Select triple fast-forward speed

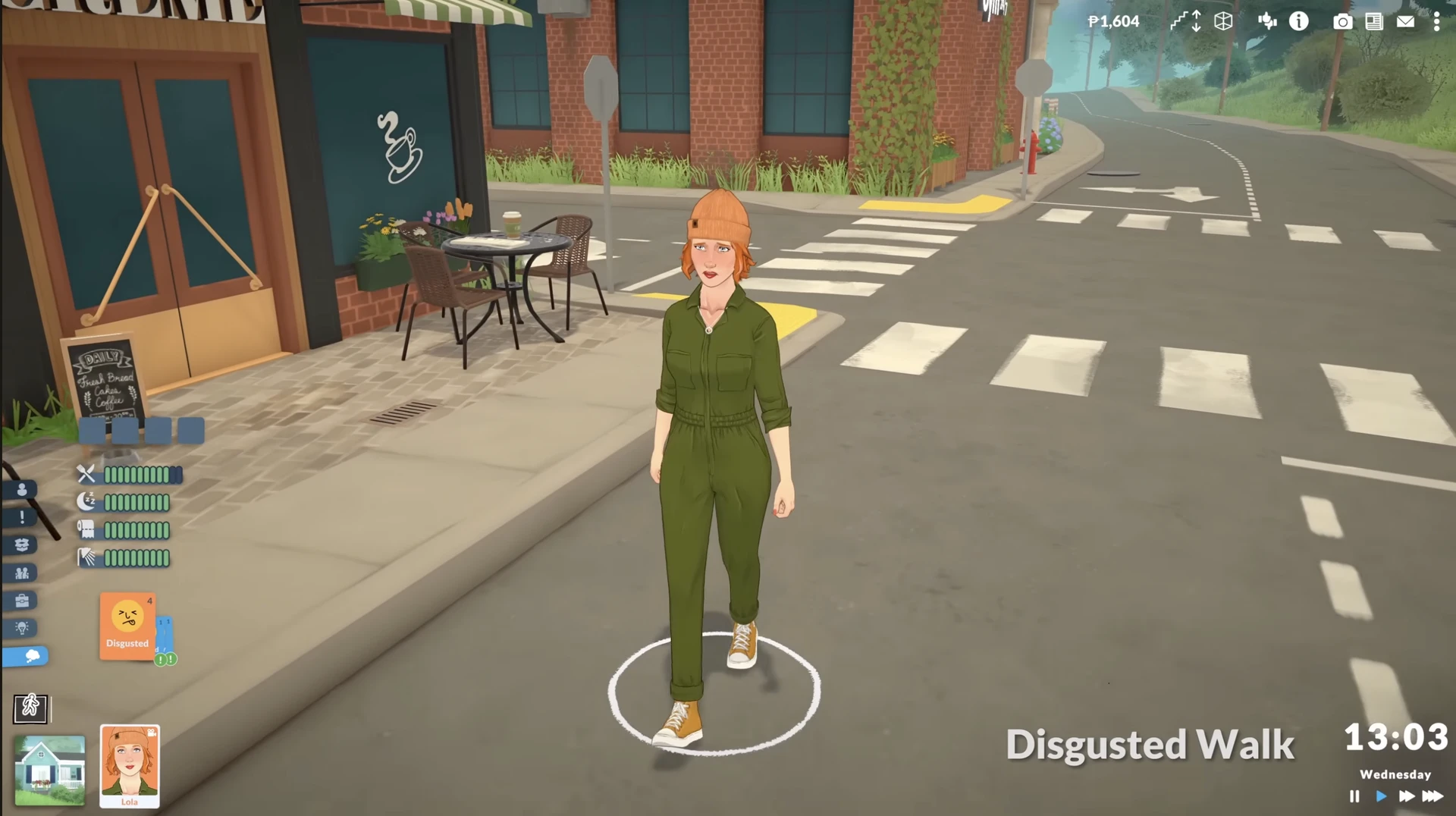(x=1432, y=796)
